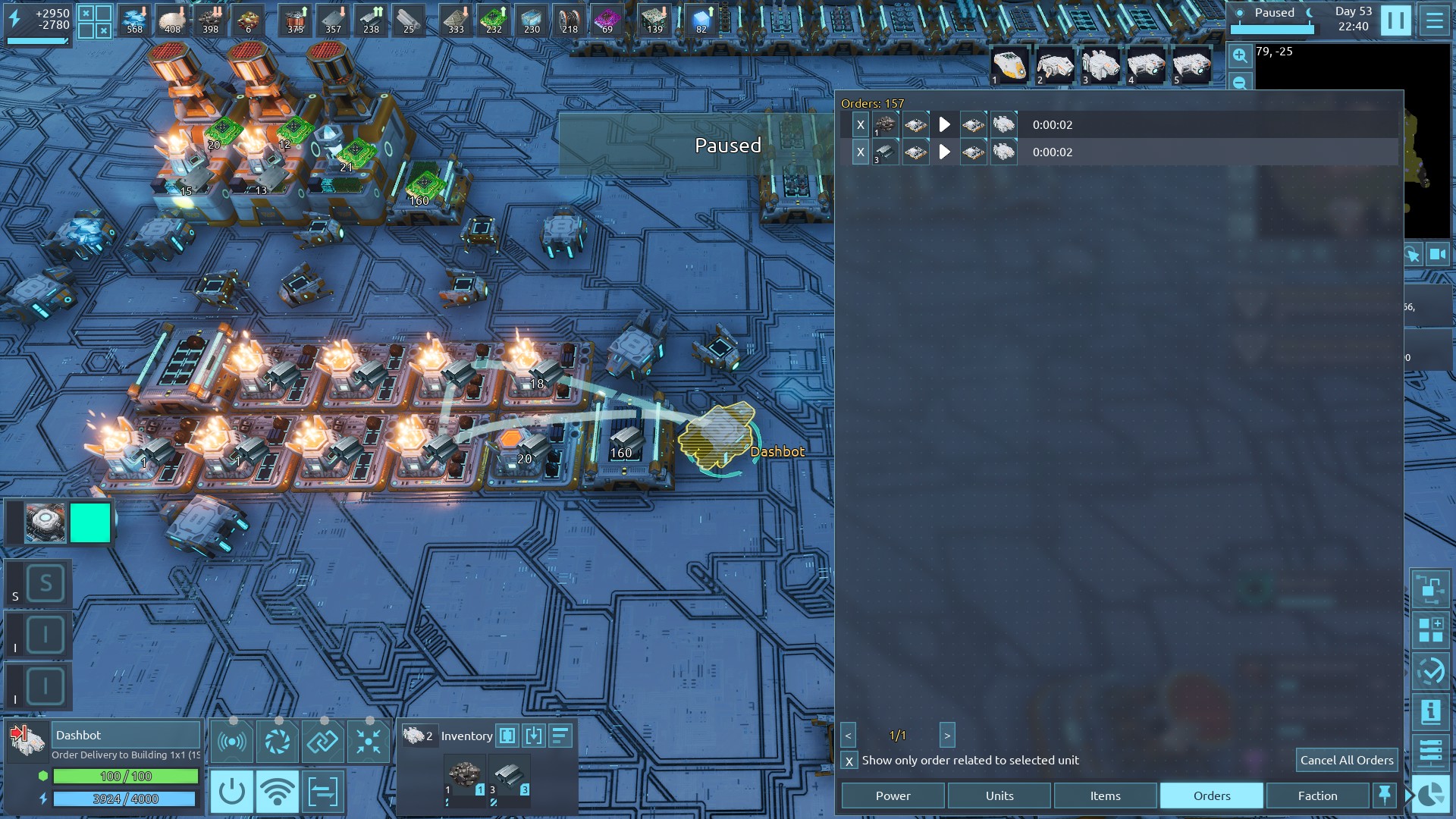Open the hamburger main menu
This screenshot has height=819, width=1456.
click(1434, 20)
